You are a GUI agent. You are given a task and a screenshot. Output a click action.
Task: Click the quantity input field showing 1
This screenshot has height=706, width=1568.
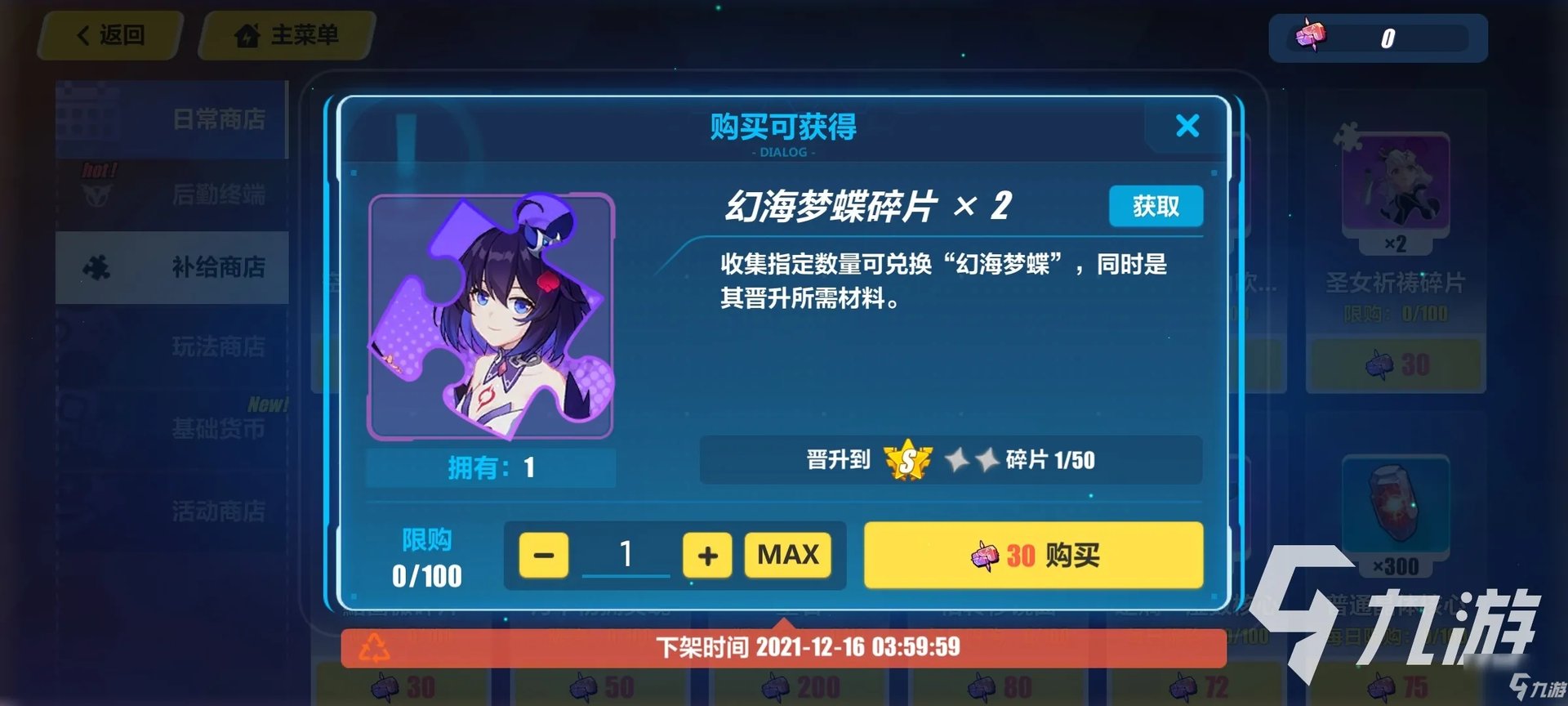tap(626, 555)
